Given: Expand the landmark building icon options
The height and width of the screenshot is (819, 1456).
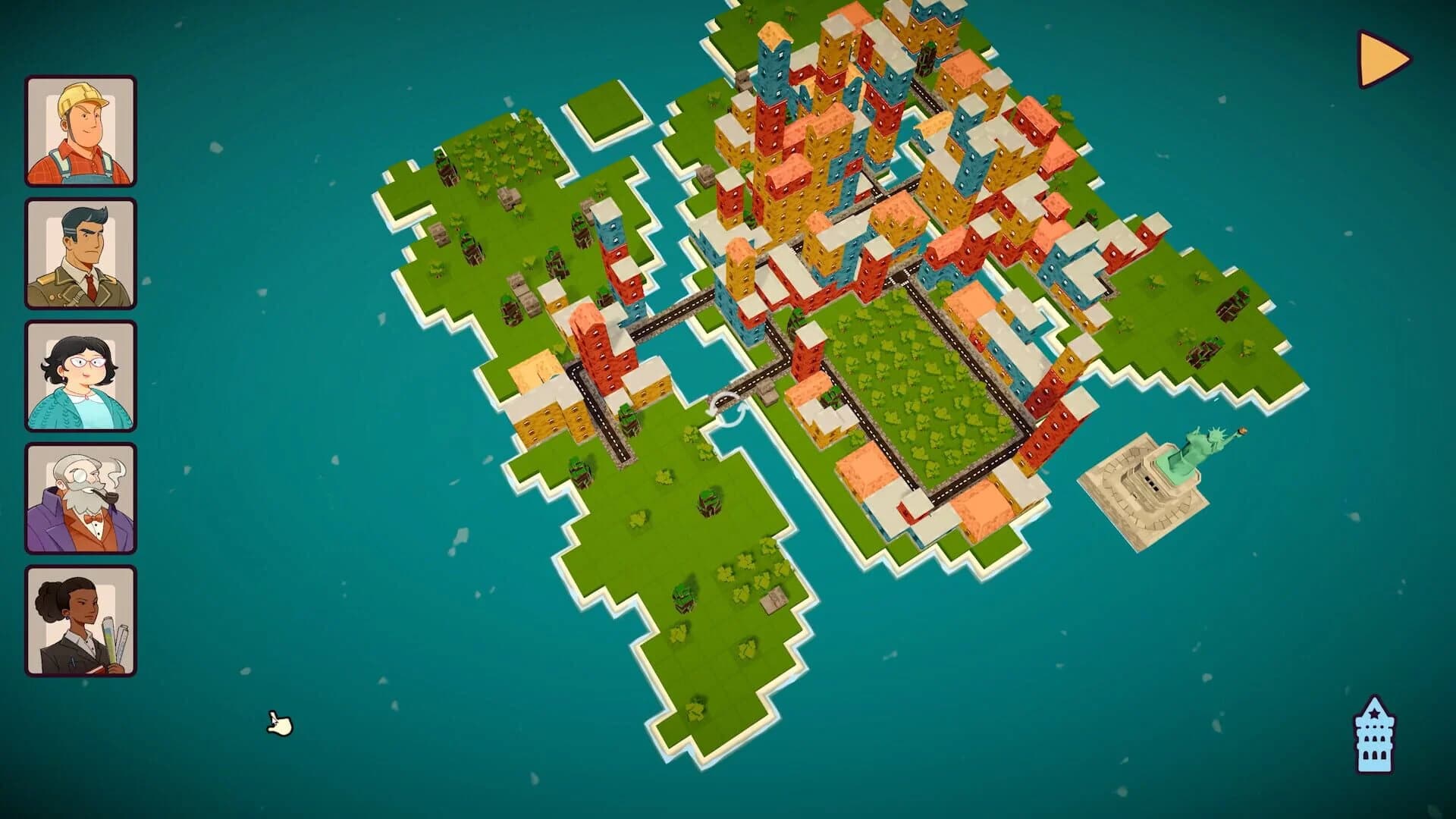Looking at the screenshot, I should click(1374, 733).
